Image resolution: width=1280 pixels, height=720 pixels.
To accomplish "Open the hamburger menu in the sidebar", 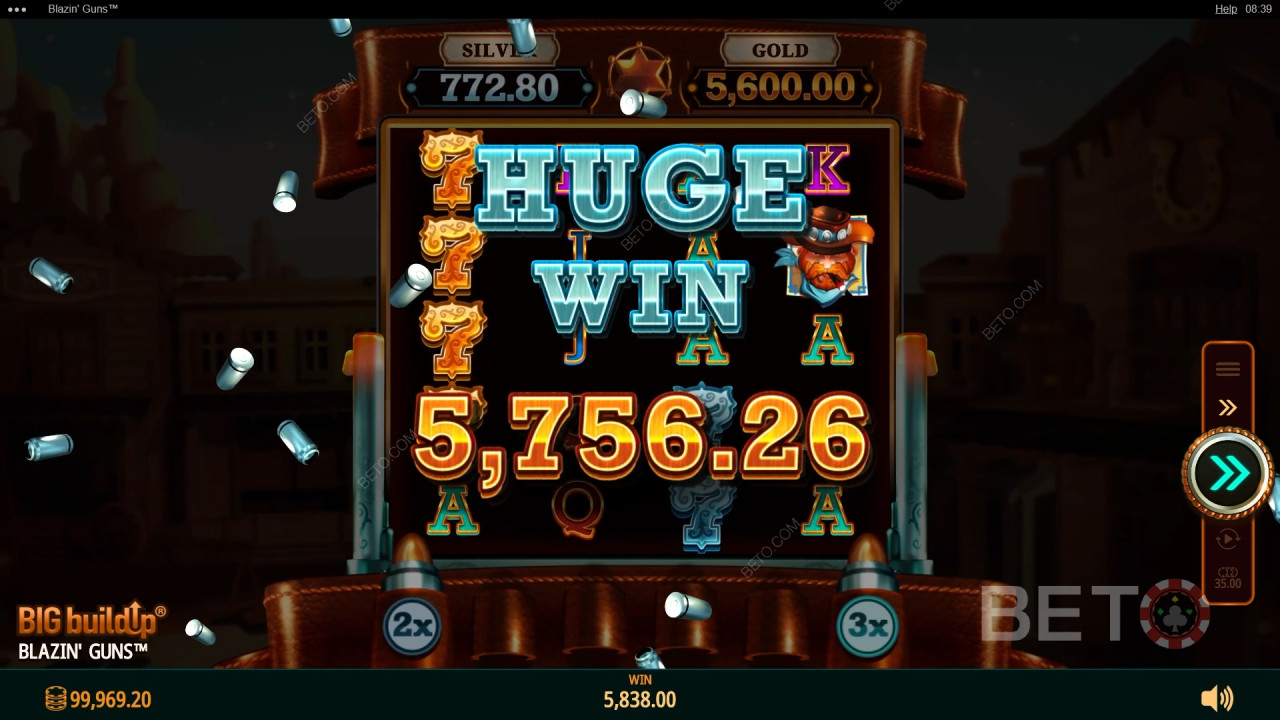I will pos(1228,368).
